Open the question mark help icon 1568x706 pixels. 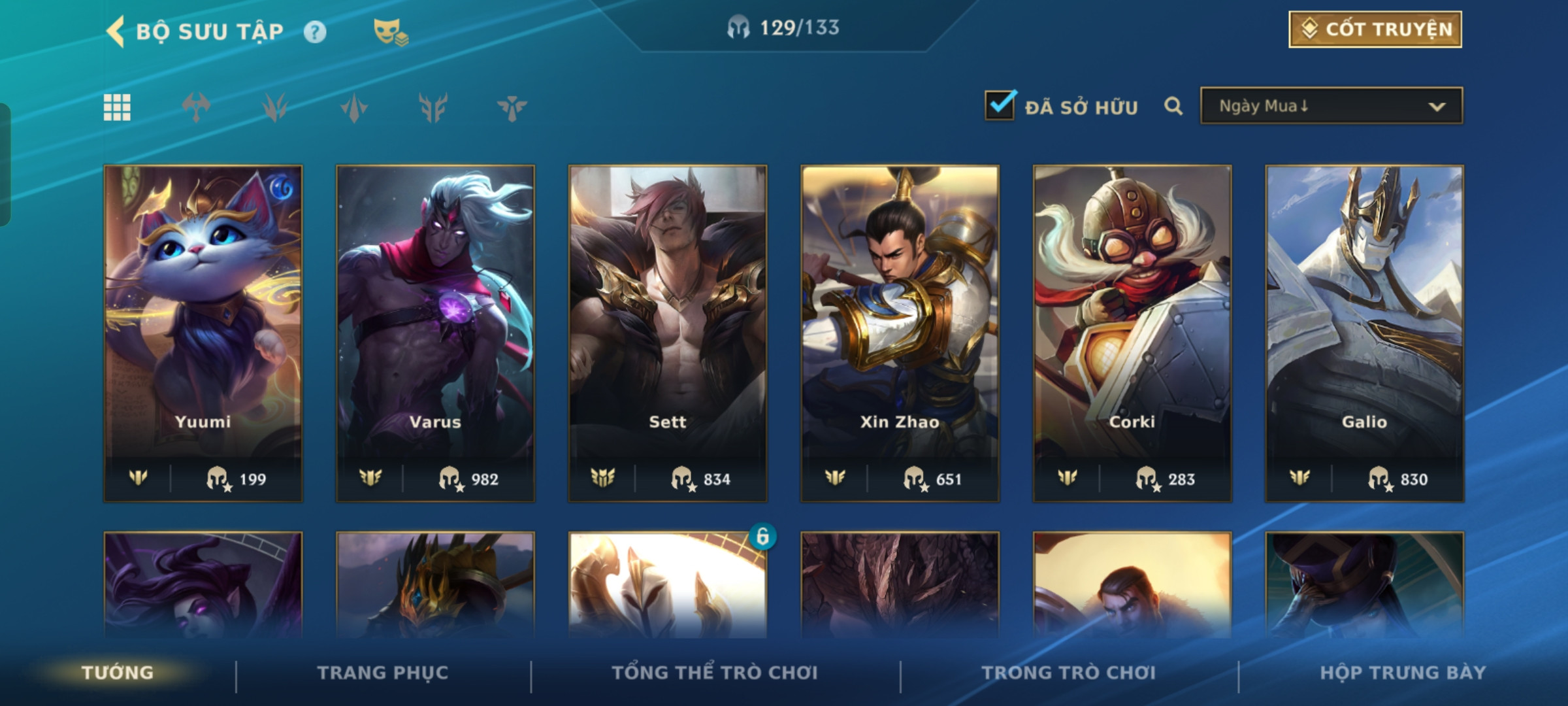(x=315, y=31)
